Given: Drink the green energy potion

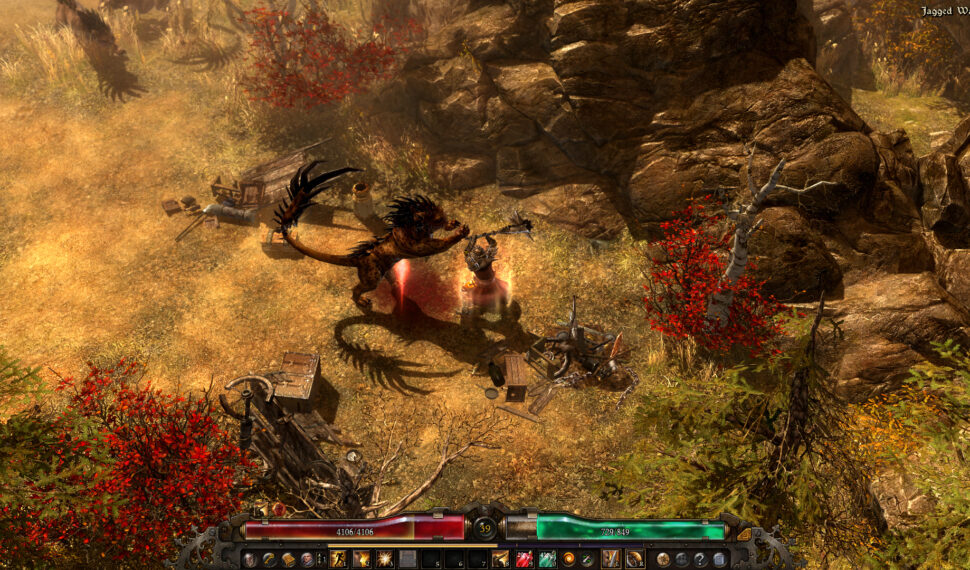Looking at the screenshot, I should (x=547, y=559).
